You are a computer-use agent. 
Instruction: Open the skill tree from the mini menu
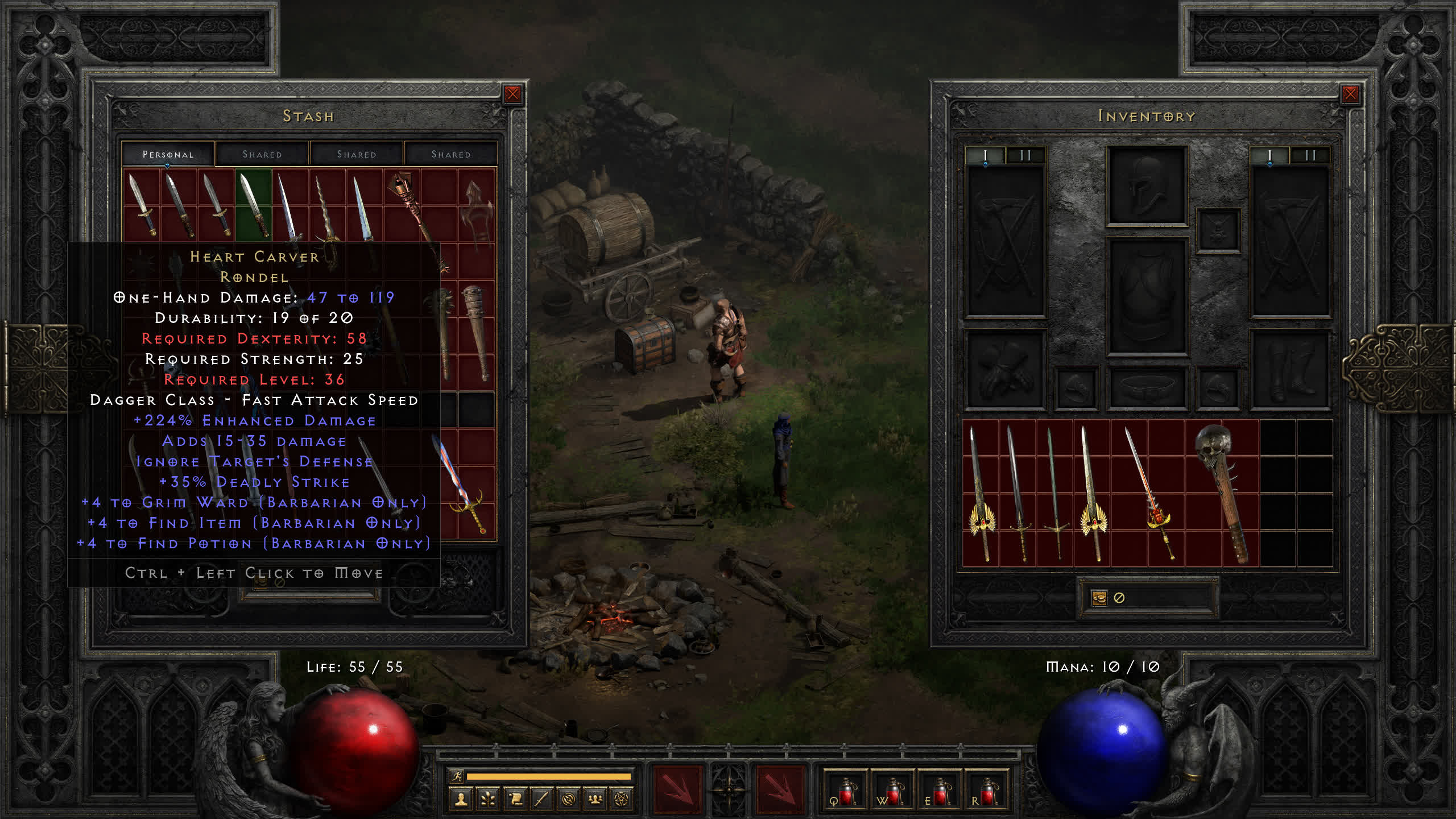click(x=488, y=800)
